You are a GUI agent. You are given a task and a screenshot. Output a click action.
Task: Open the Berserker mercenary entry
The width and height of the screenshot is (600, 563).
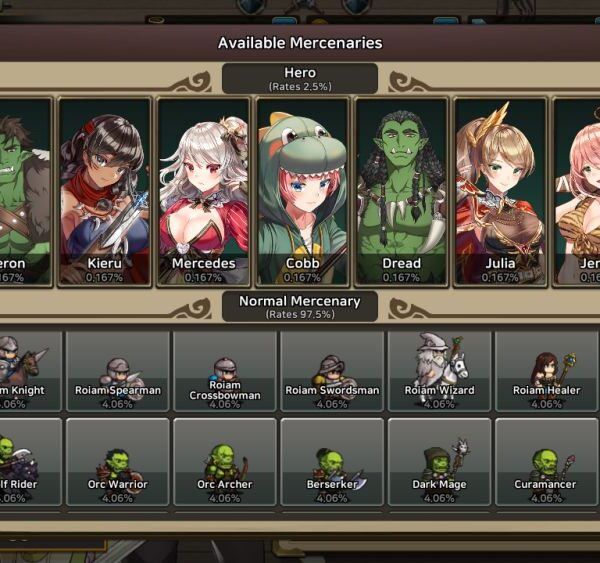(332, 462)
